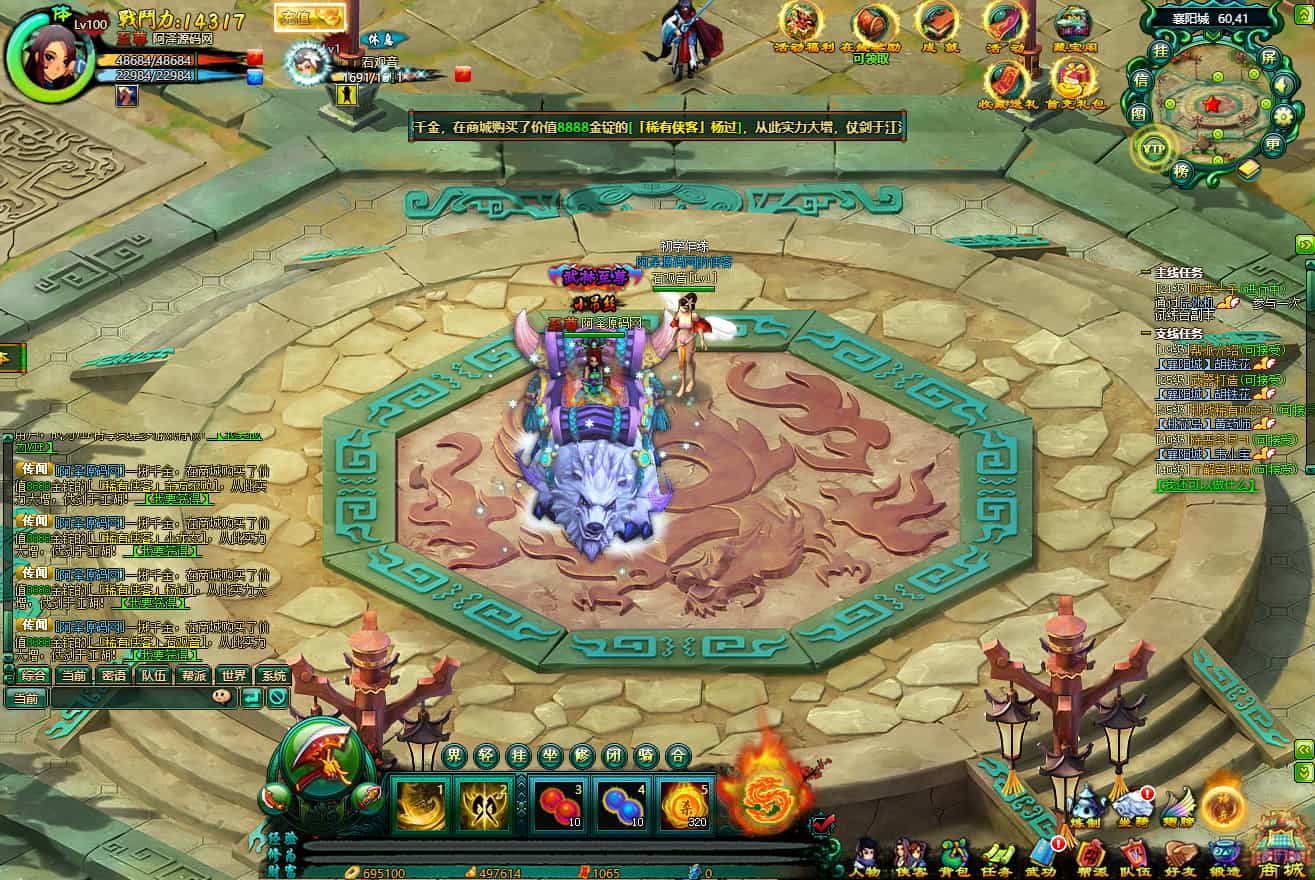Switch chat to the 帮派 guild tab
Screen dimensions: 1315x880
coord(193,675)
